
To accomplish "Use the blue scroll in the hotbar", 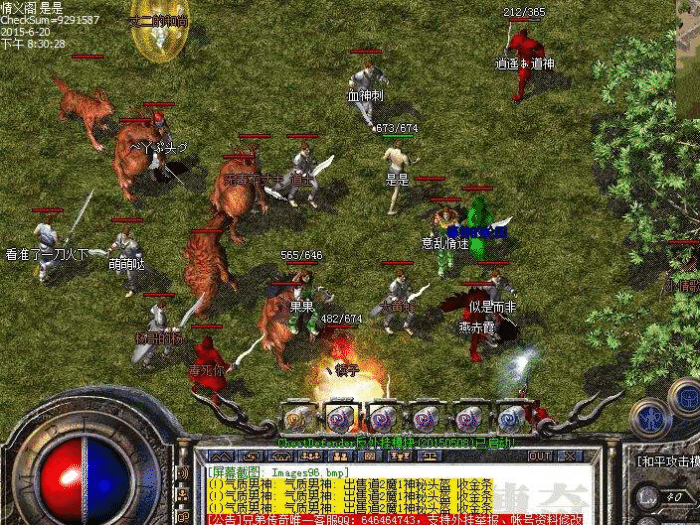I will 511,417.
